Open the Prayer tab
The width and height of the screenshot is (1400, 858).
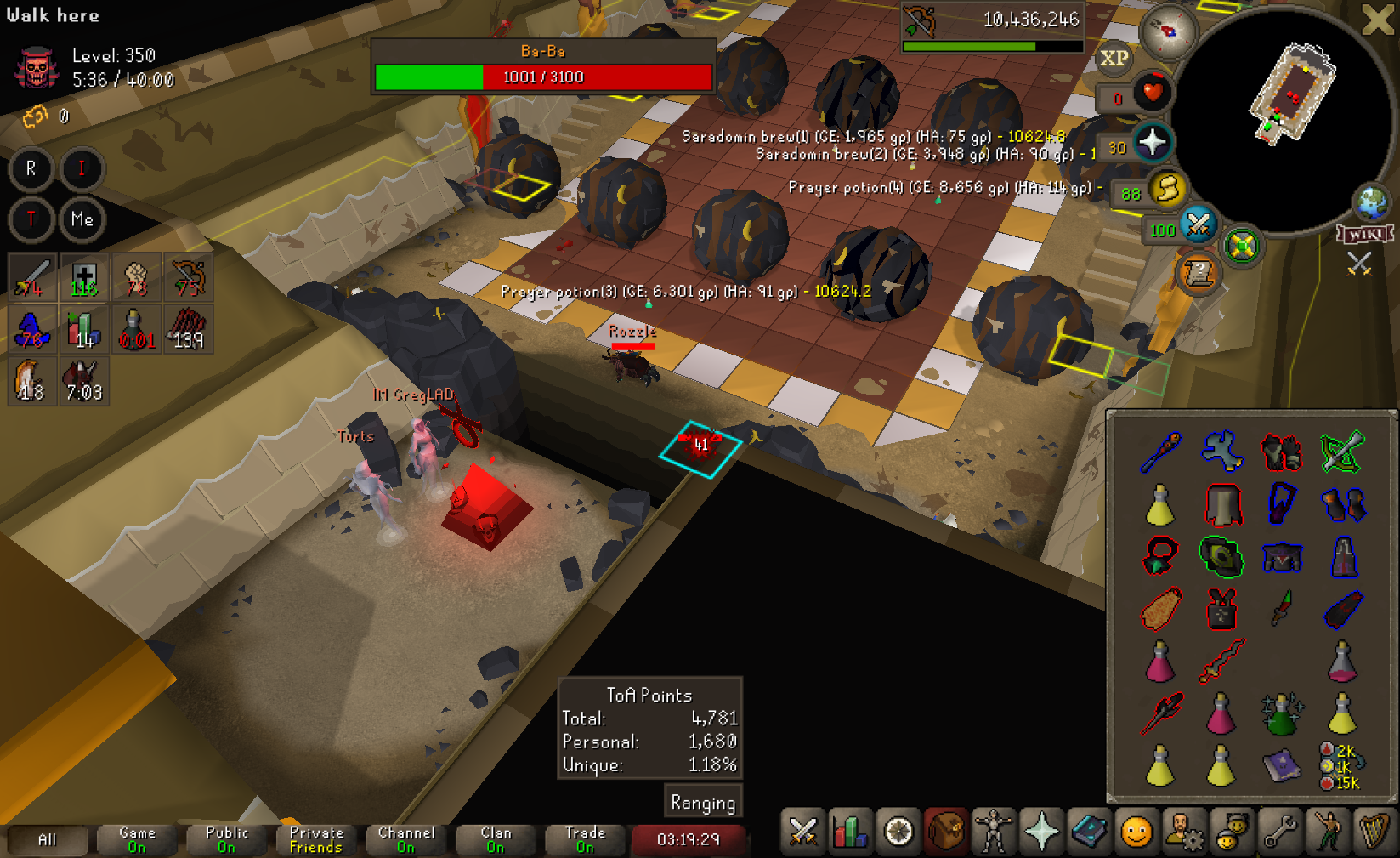point(1041,832)
